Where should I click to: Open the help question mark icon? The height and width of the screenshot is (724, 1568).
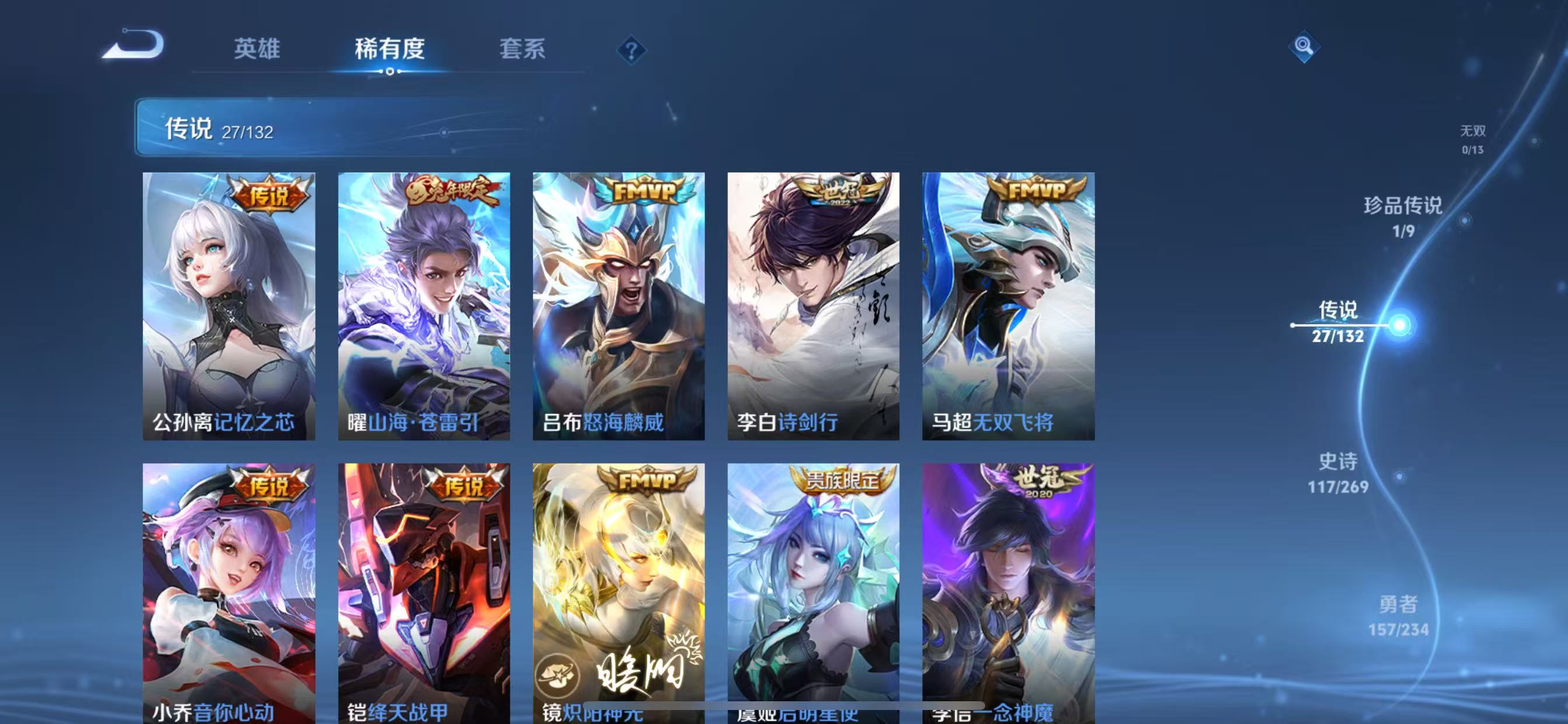(x=630, y=50)
